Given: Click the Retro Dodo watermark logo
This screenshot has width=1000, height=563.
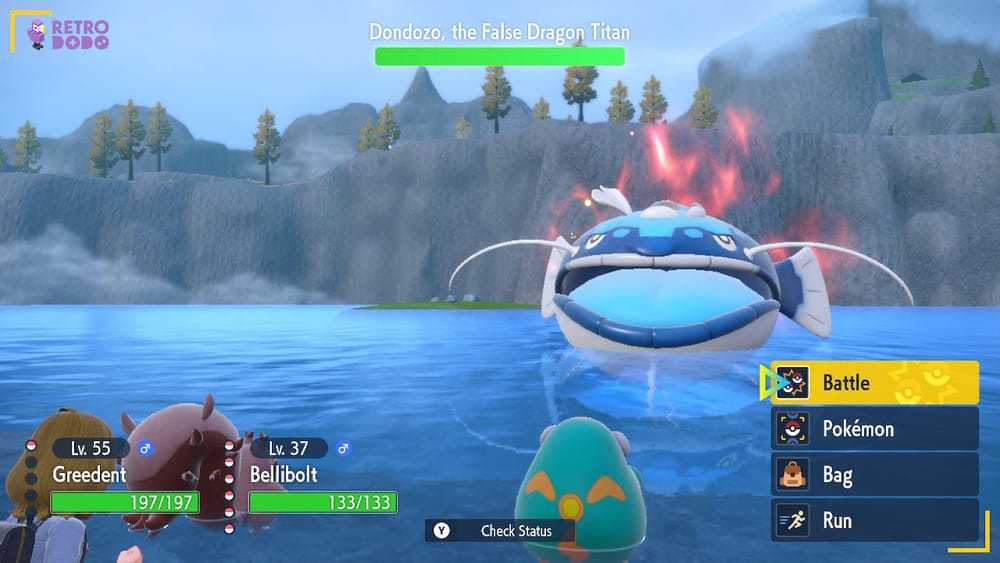Looking at the screenshot, I should 68,34.
